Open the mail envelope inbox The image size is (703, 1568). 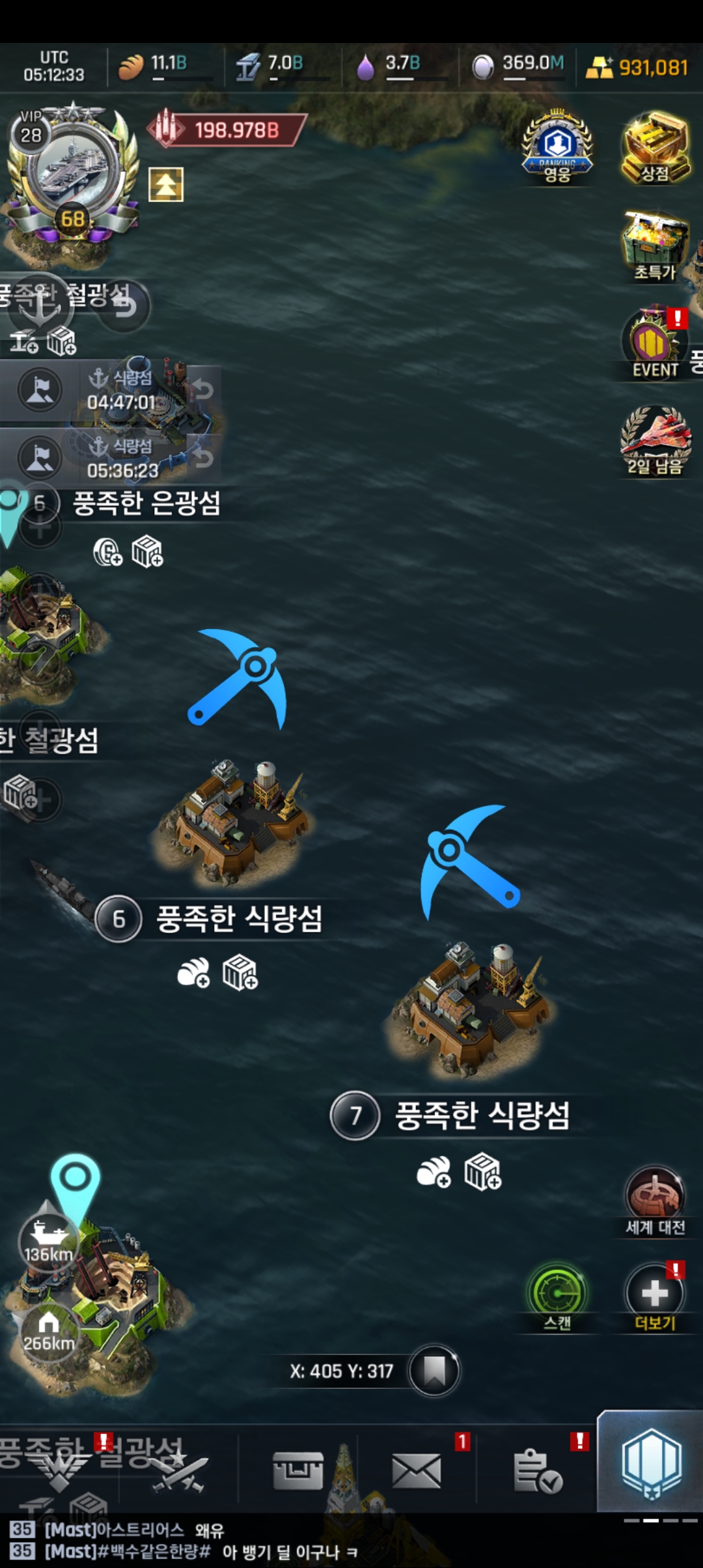pyautogui.click(x=417, y=1471)
